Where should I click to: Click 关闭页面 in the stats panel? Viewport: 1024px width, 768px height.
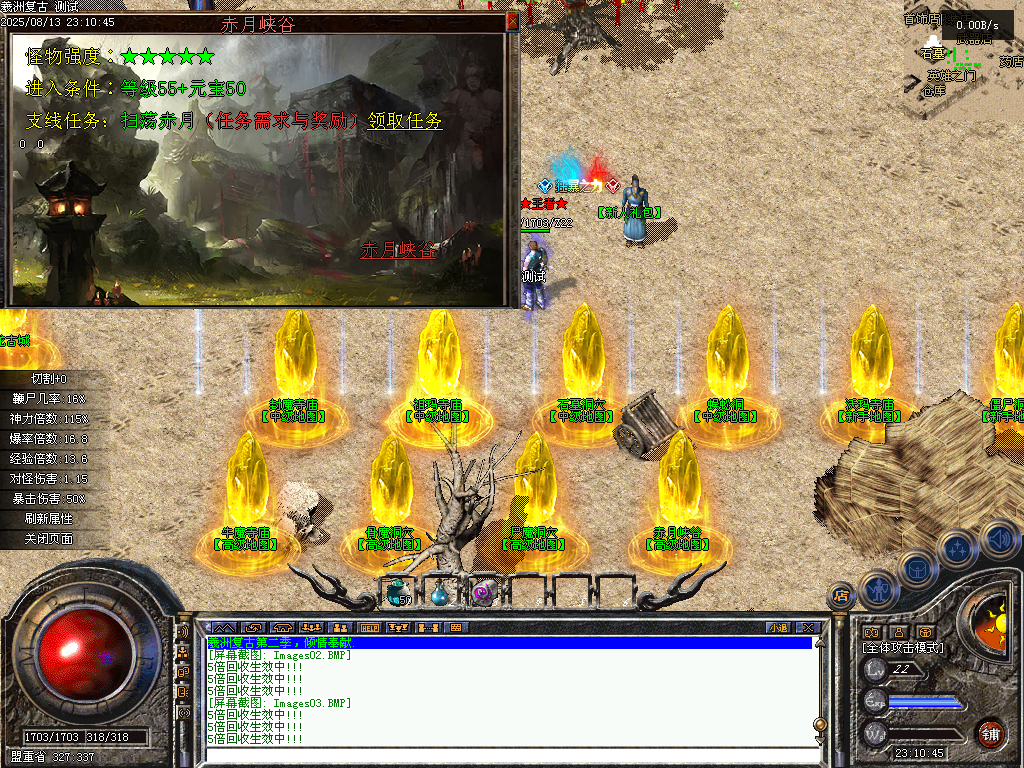pos(50,539)
